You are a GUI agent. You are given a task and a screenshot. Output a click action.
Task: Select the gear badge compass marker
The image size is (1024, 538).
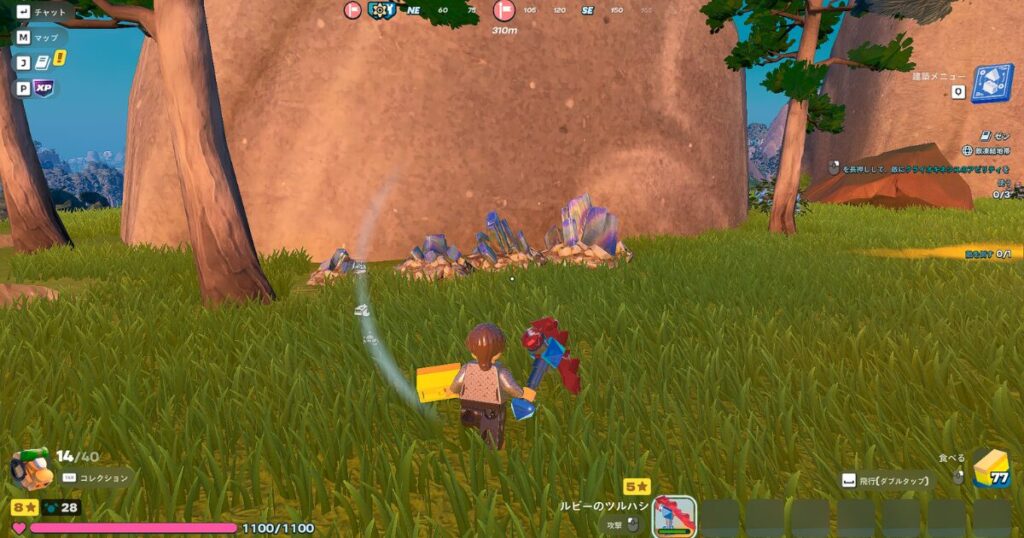[380, 11]
